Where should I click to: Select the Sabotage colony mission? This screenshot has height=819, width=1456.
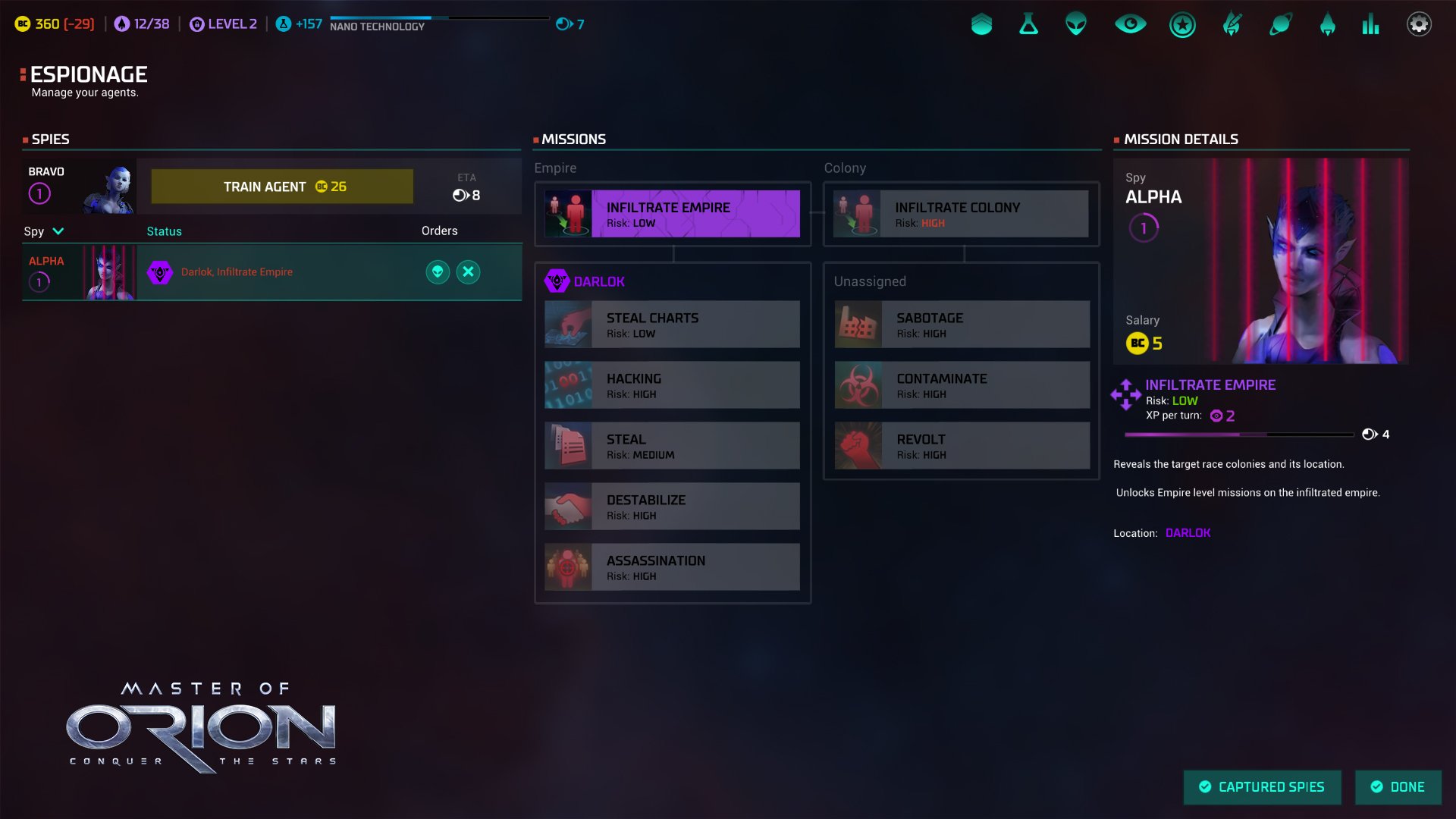click(962, 325)
